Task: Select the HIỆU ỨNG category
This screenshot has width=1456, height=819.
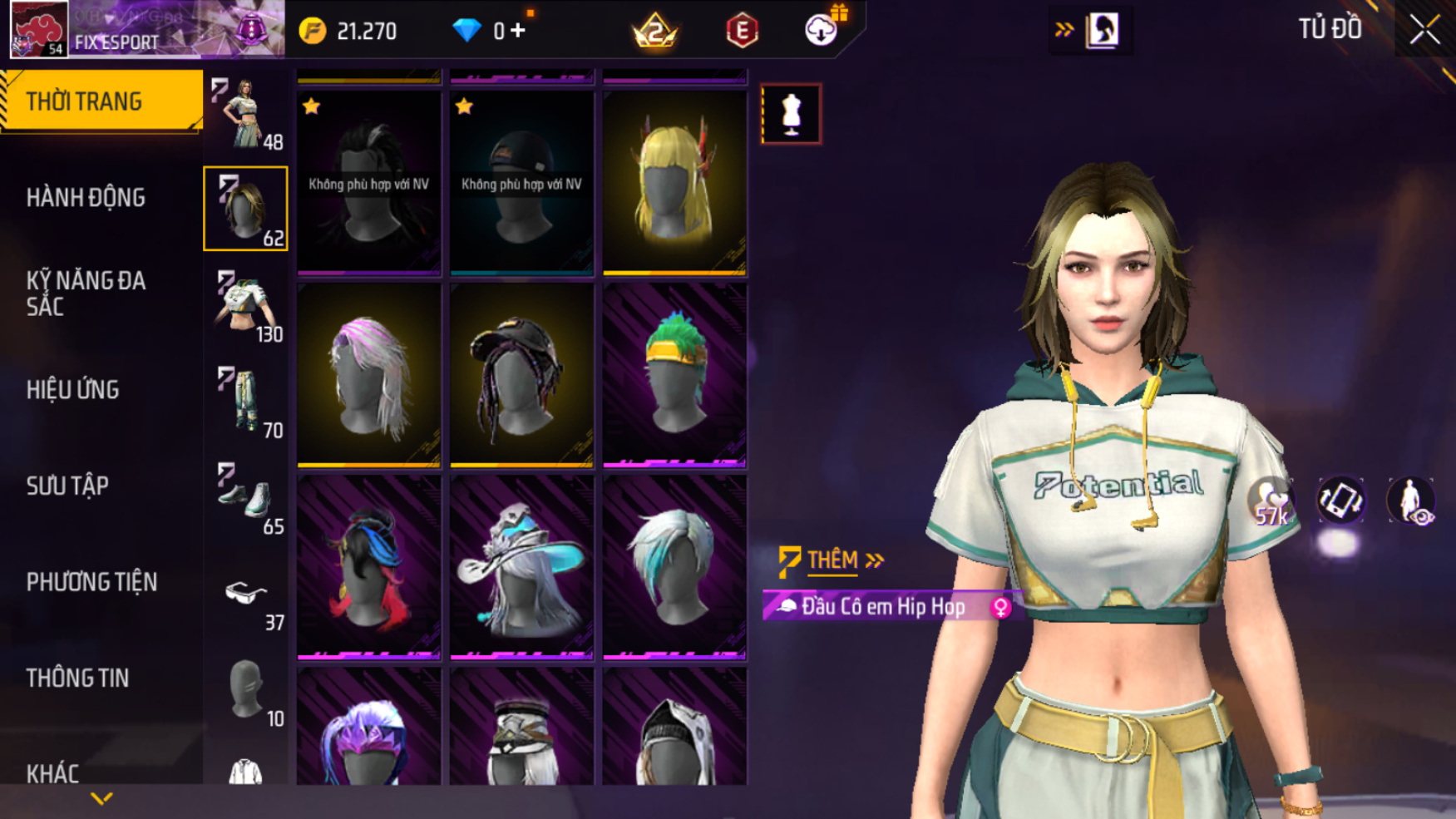Action: (73, 390)
